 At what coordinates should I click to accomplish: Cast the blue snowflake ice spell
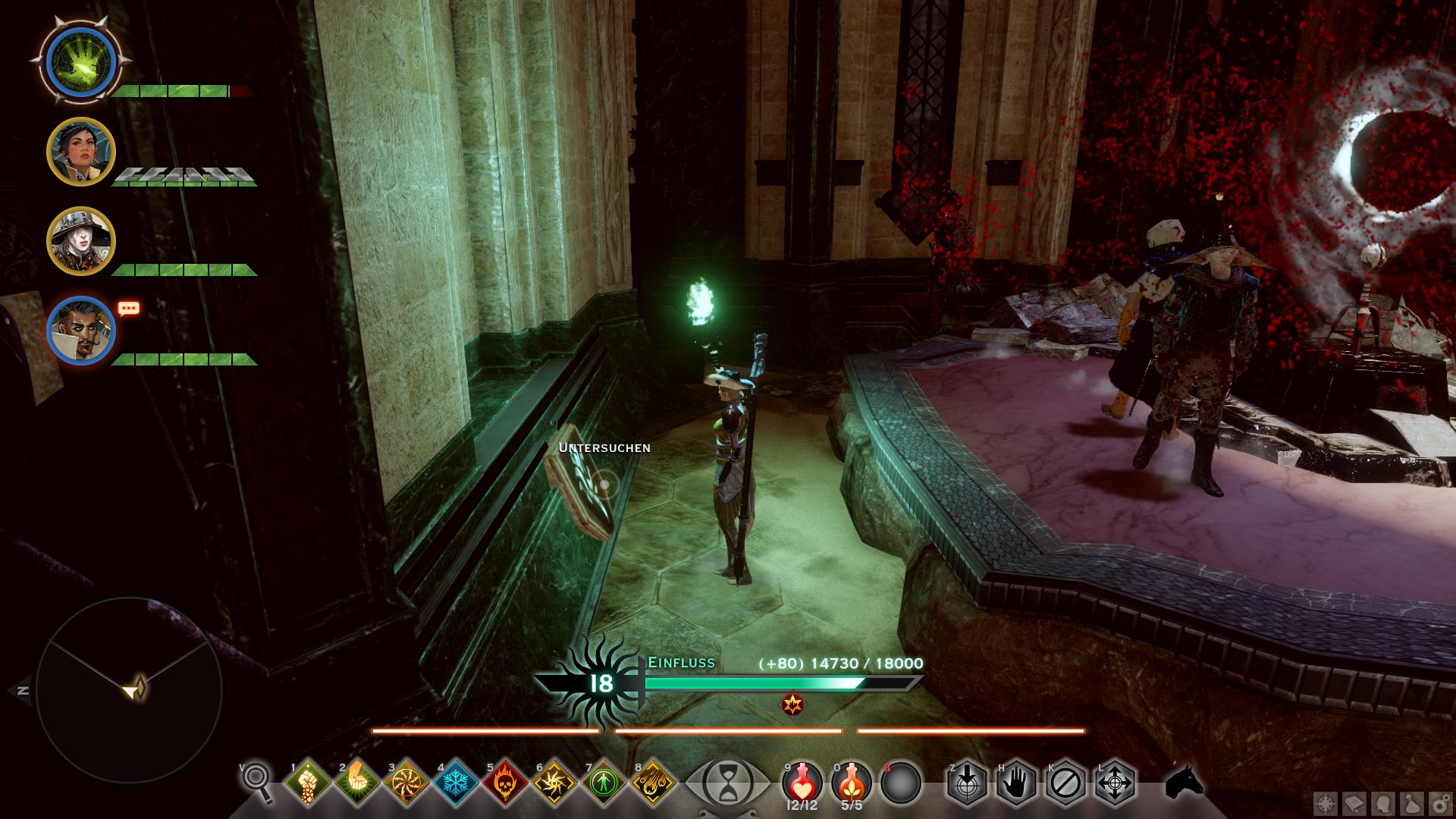pyautogui.click(x=456, y=783)
